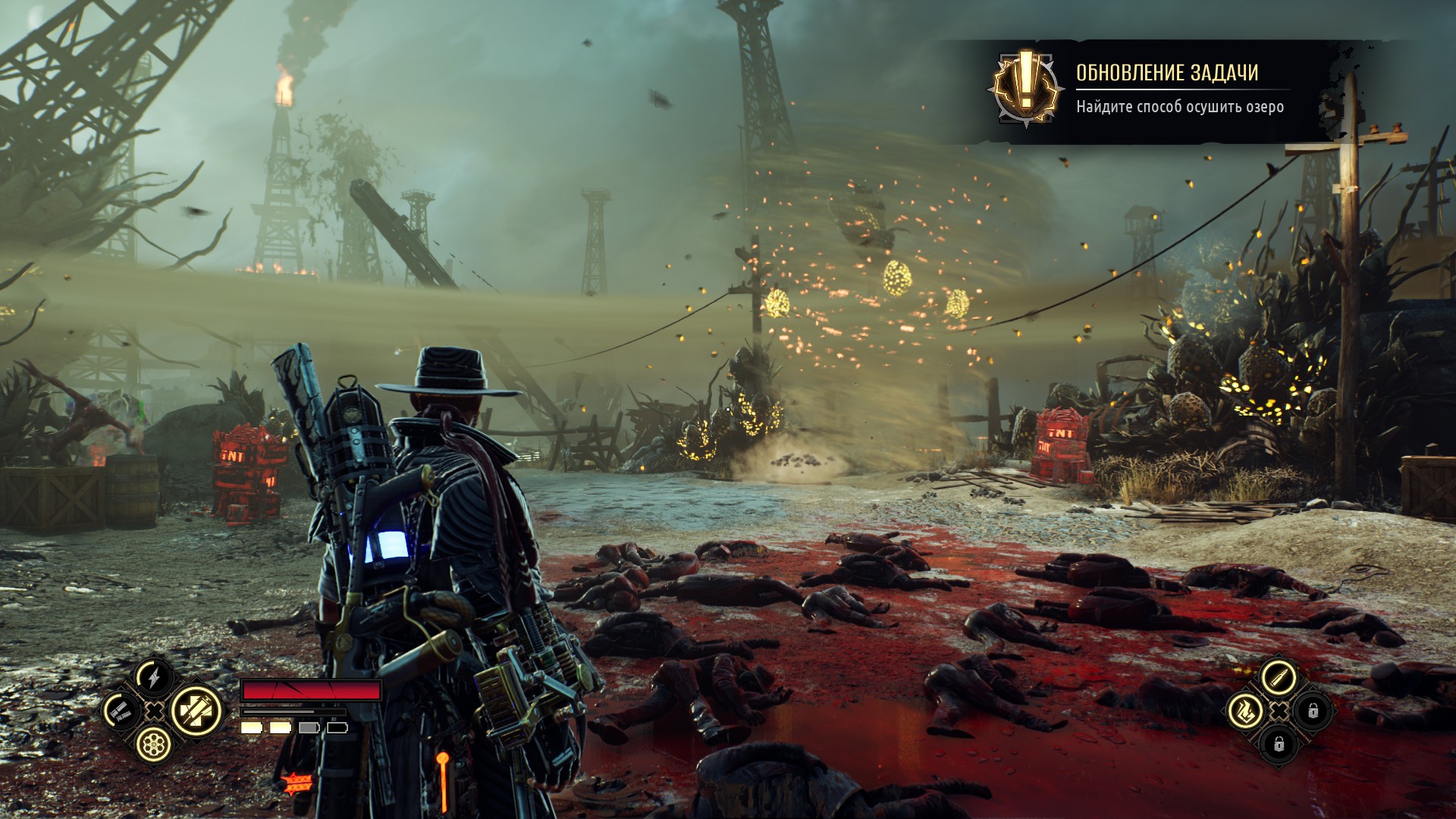This screenshot has height=819, width=1456.
Task: Activate the lightning bolt ability icon
Action: point(154,676)
